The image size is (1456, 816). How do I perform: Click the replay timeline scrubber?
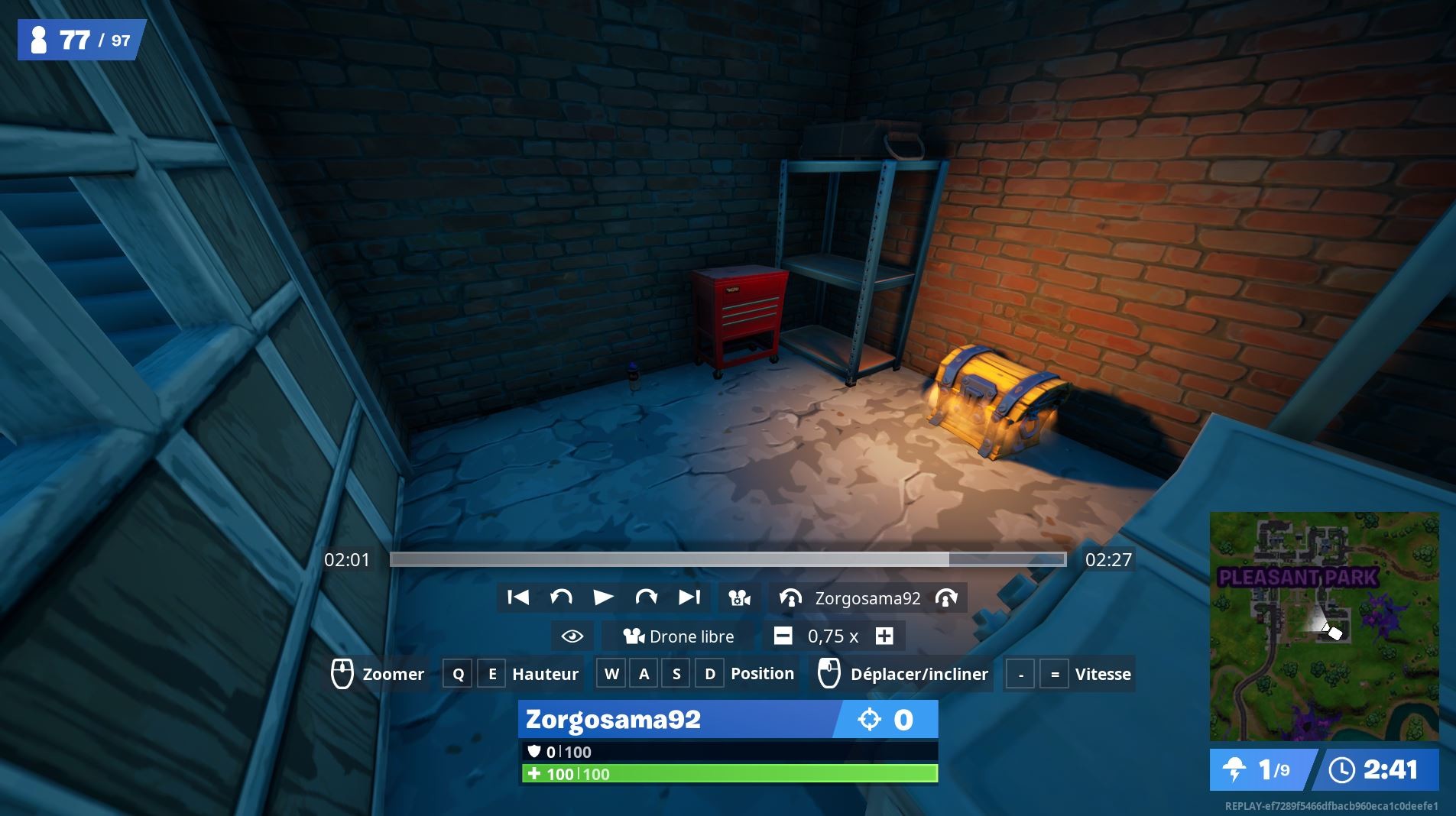[726, 560]
